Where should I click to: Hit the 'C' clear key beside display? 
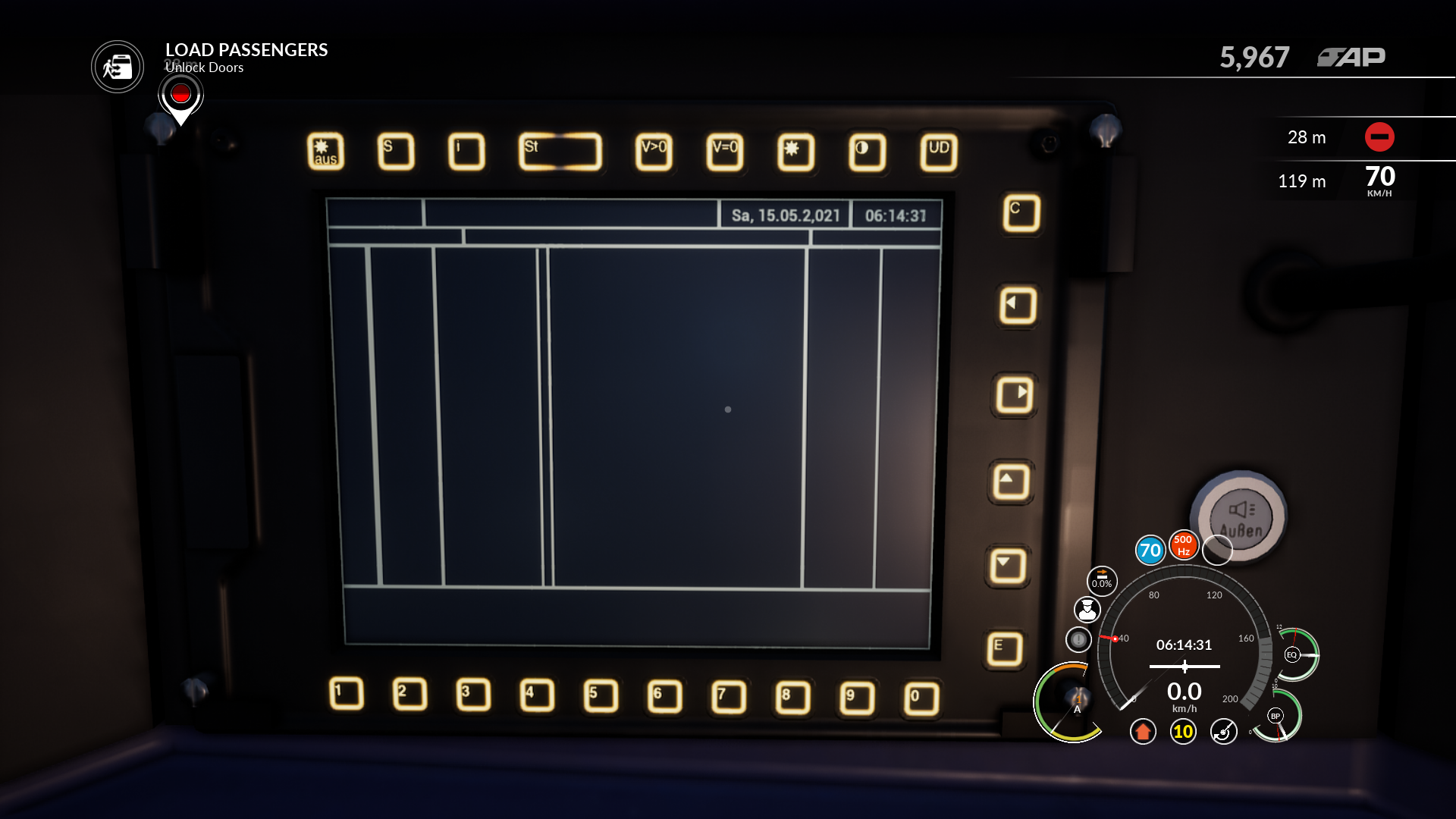pos(1021,213)
